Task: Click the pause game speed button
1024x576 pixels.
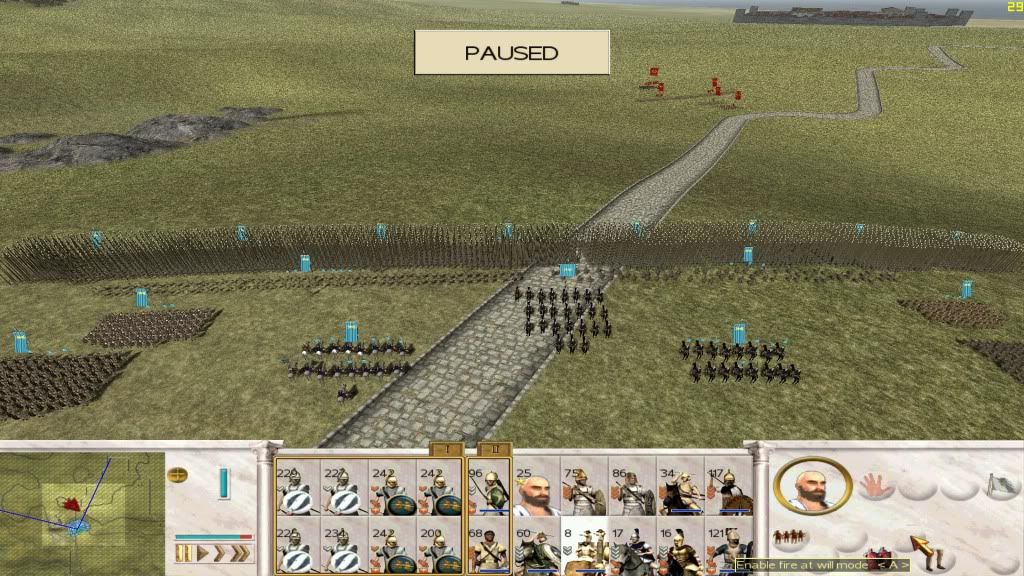Action: tap(183, 554)
